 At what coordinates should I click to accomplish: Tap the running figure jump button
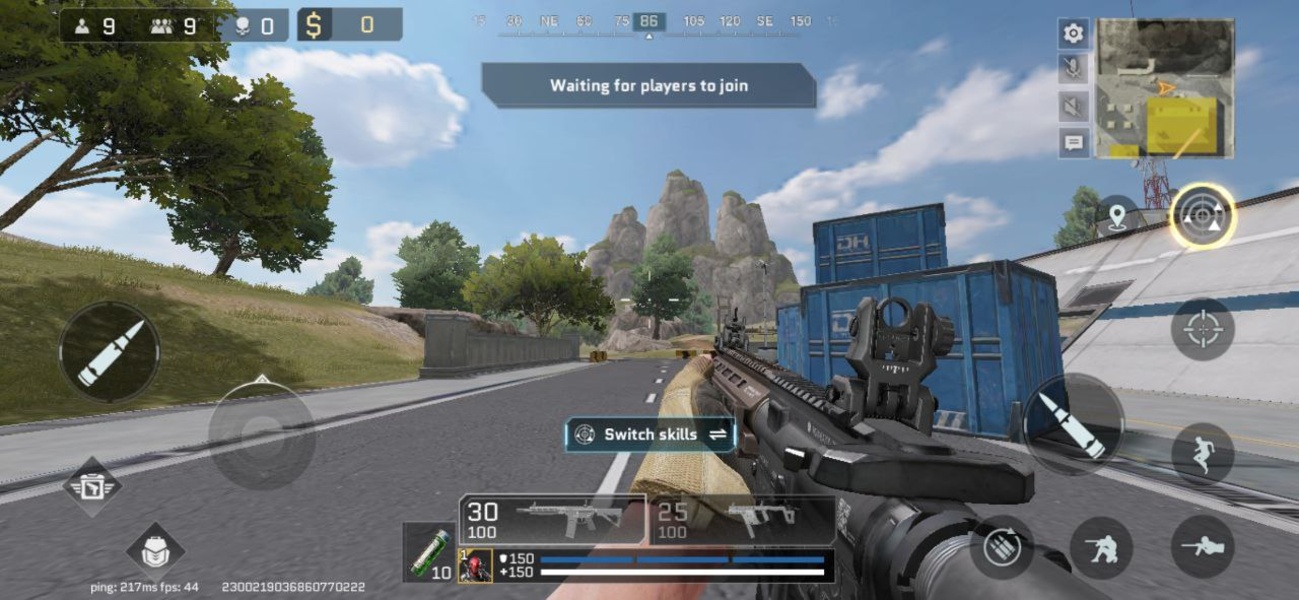click(x=1202, y=453)
